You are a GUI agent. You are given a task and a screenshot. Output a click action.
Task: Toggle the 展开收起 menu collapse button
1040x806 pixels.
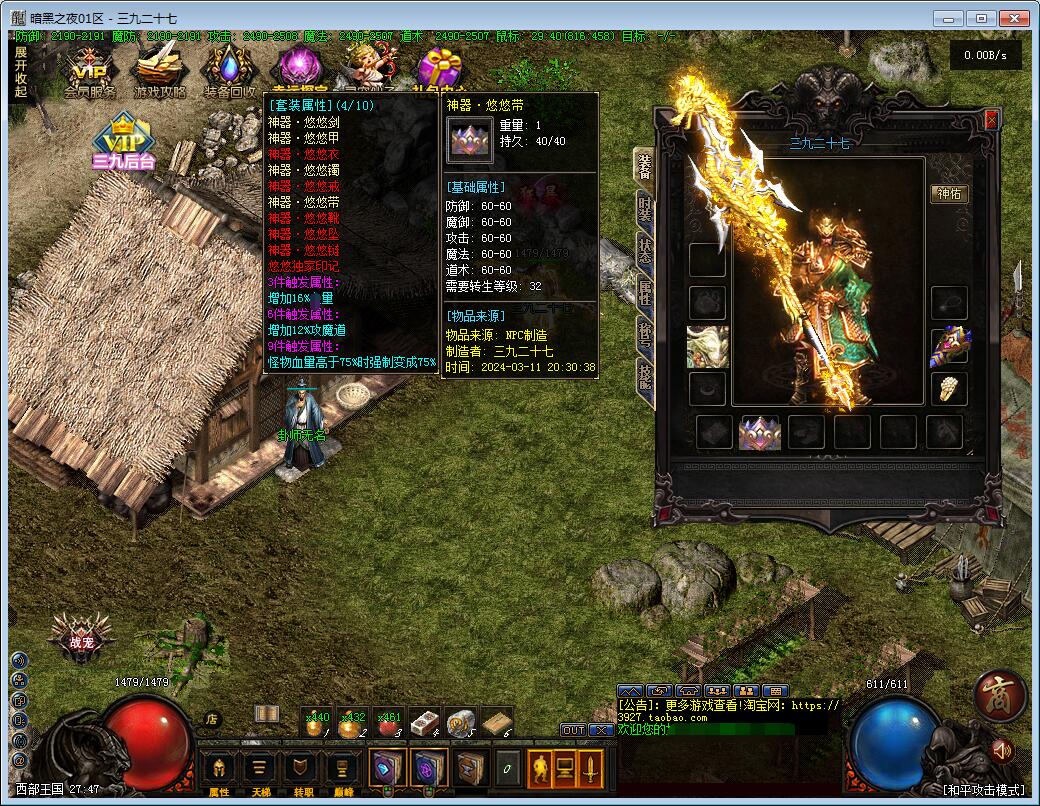21,71
